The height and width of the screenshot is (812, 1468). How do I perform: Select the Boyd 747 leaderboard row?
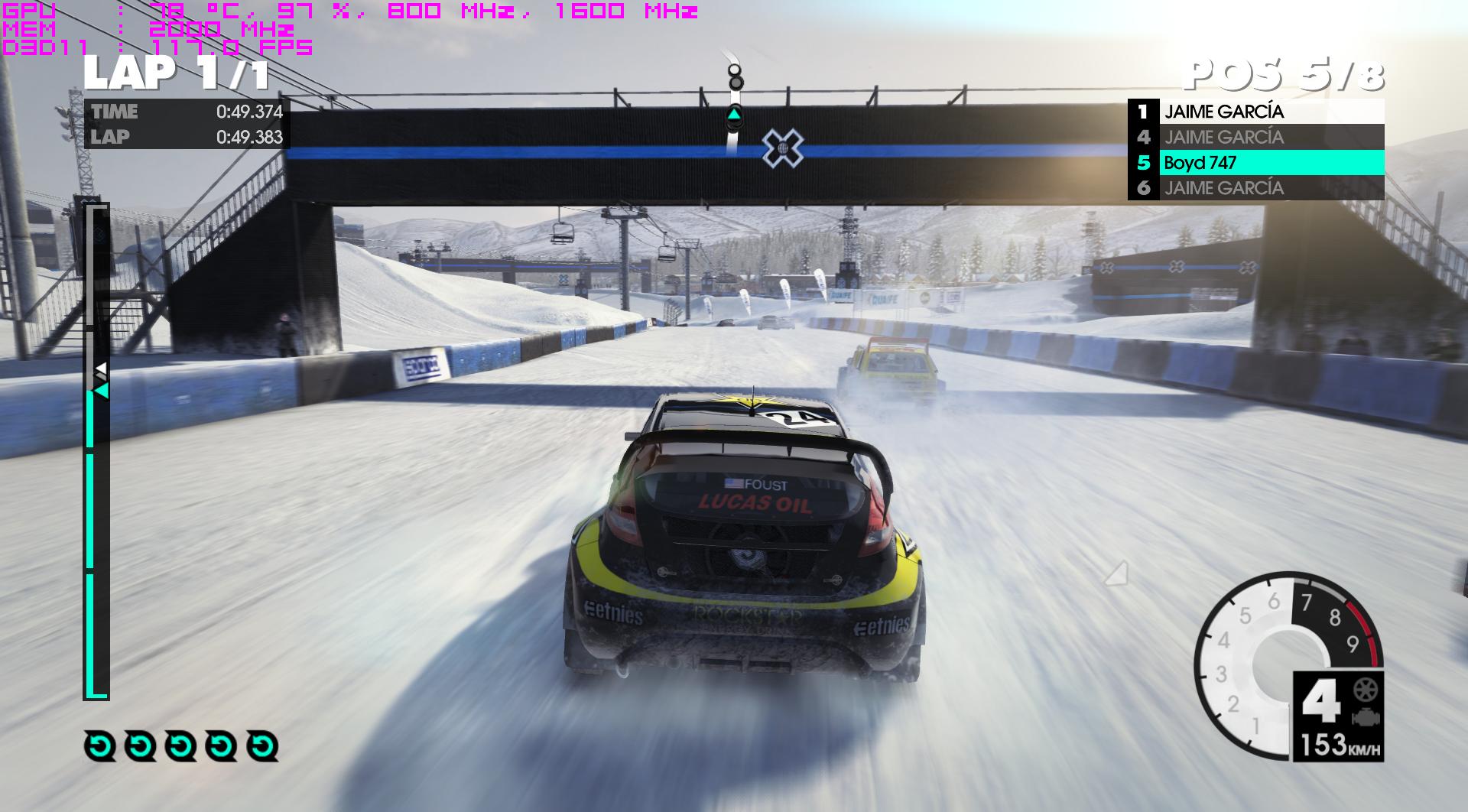(x=1255, y=163)
